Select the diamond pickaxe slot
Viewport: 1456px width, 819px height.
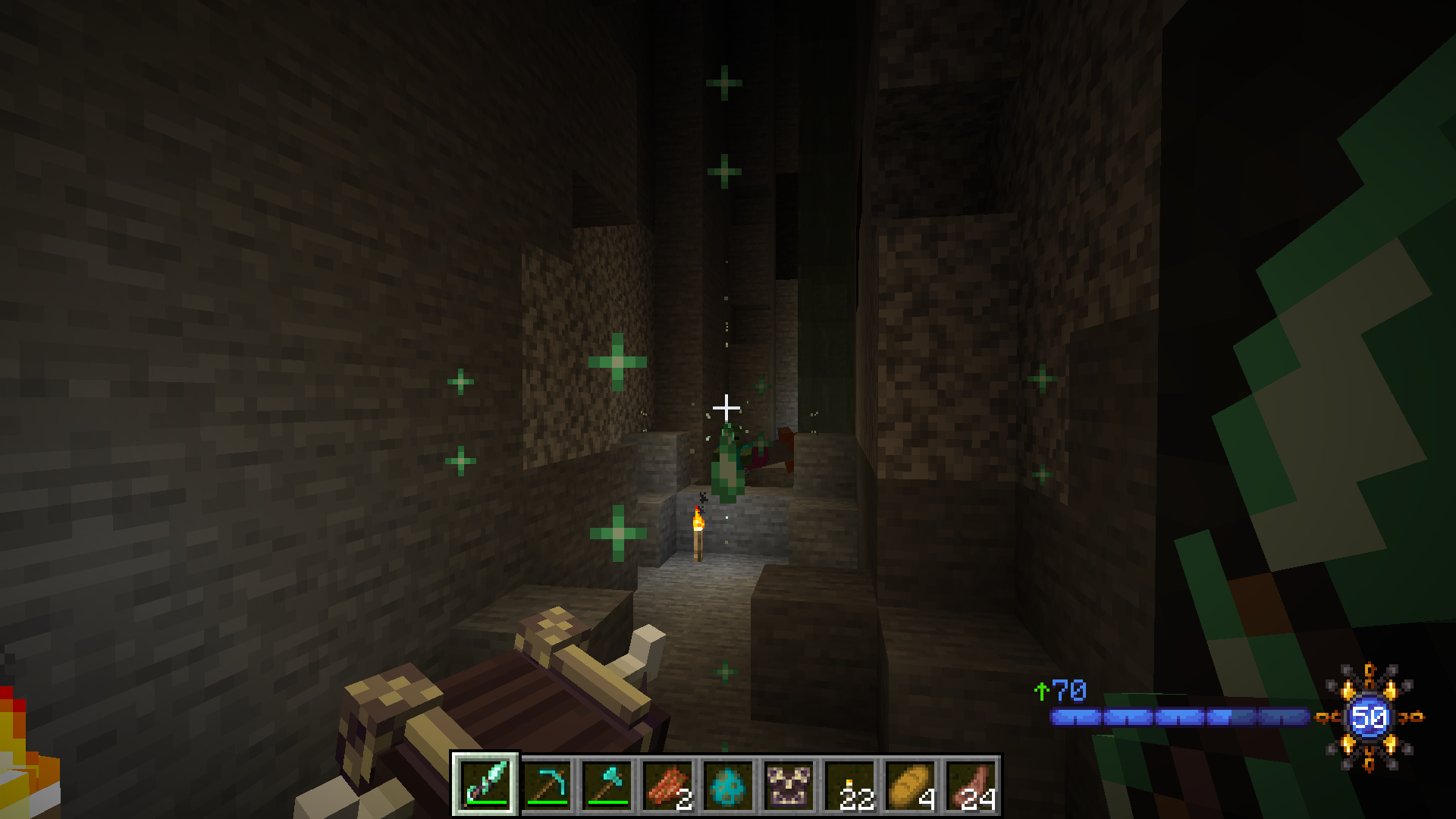click(x=546, y=785)
